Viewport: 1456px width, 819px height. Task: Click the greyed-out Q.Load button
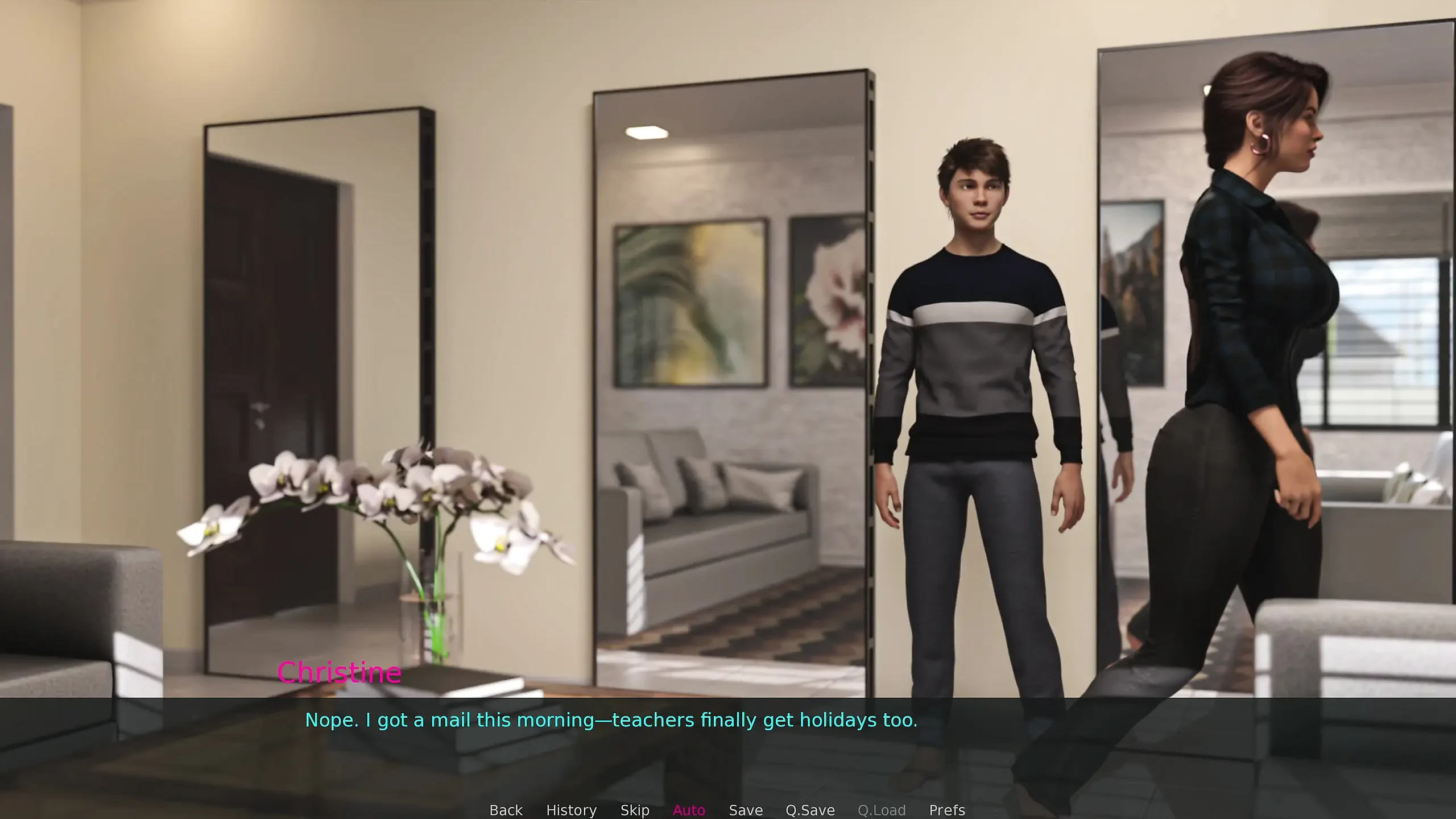pyautogui.click(x=882, y=809)
